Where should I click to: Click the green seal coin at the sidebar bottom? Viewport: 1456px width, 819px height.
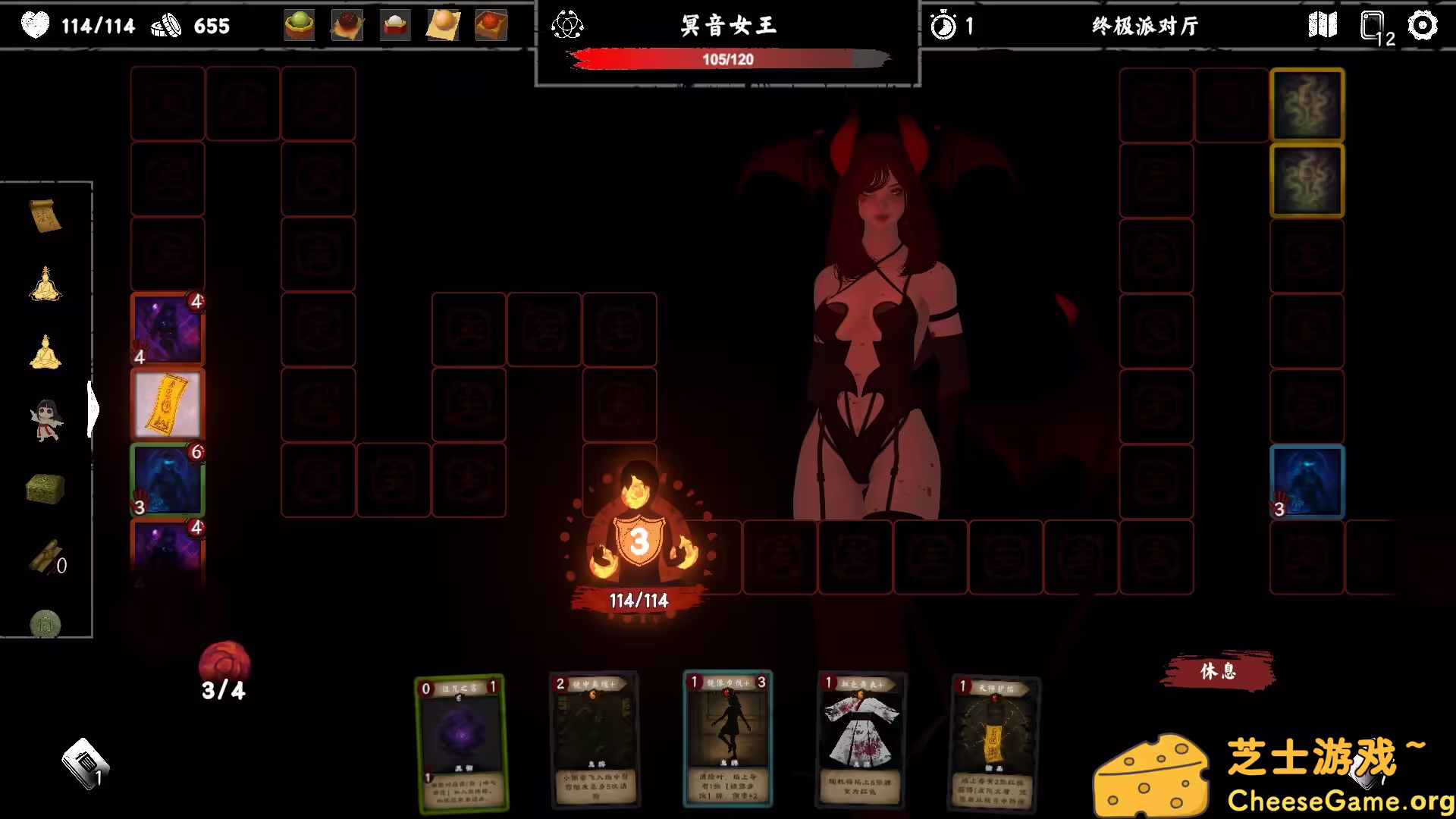tap(45, 620)
